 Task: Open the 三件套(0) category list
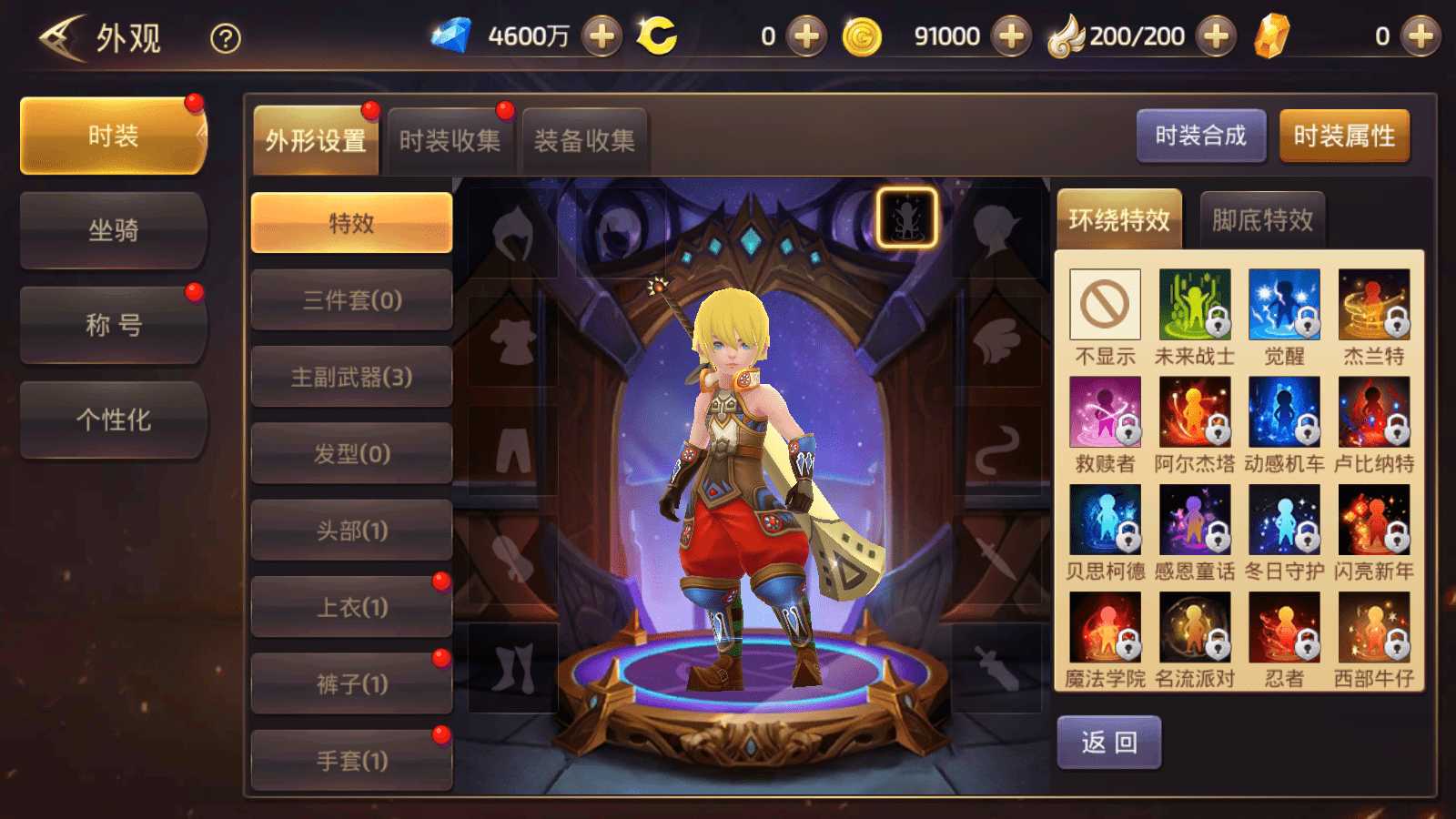pyautogui.click(x=351, y=300)
